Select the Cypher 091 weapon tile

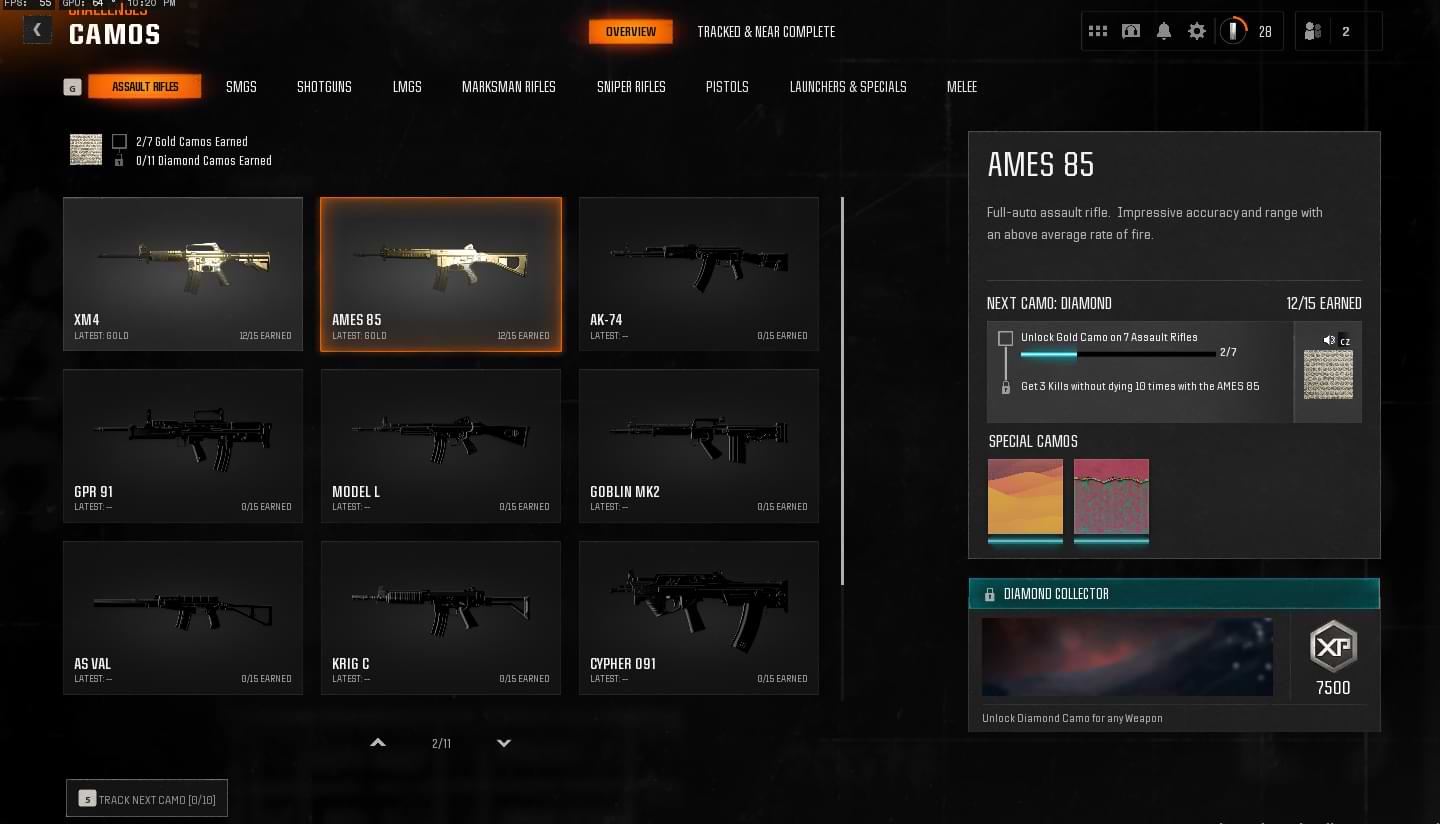(699, 617)
